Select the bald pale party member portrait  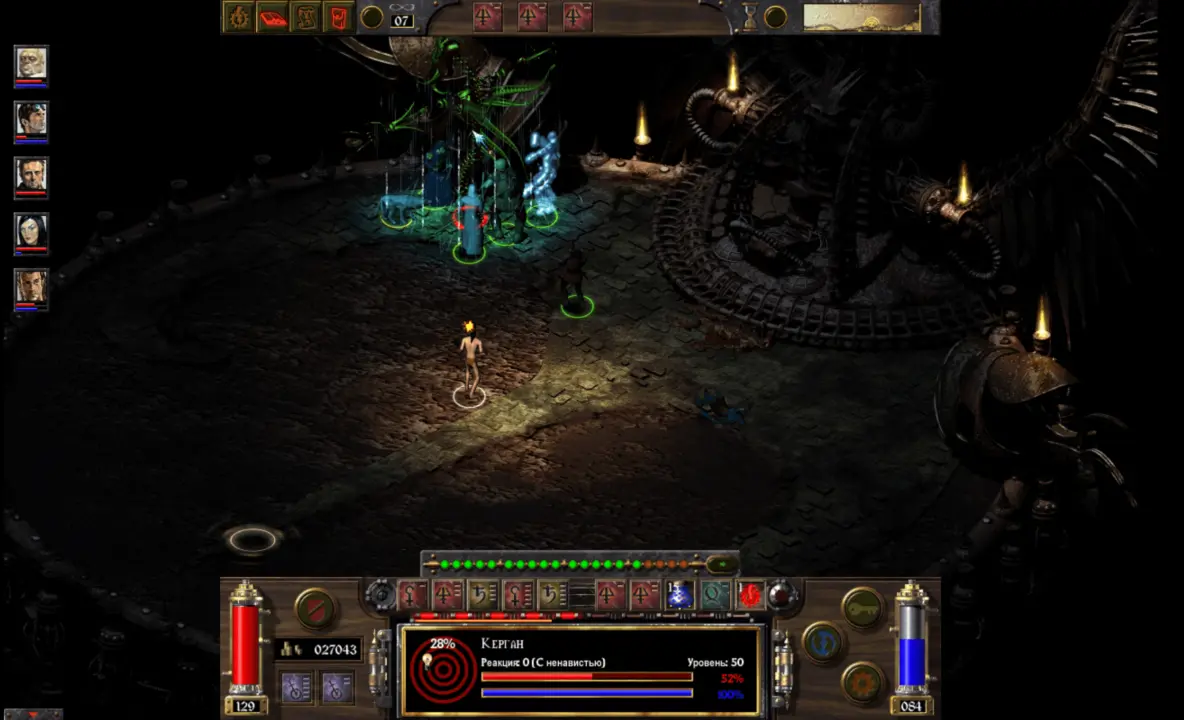pos(31,64)
